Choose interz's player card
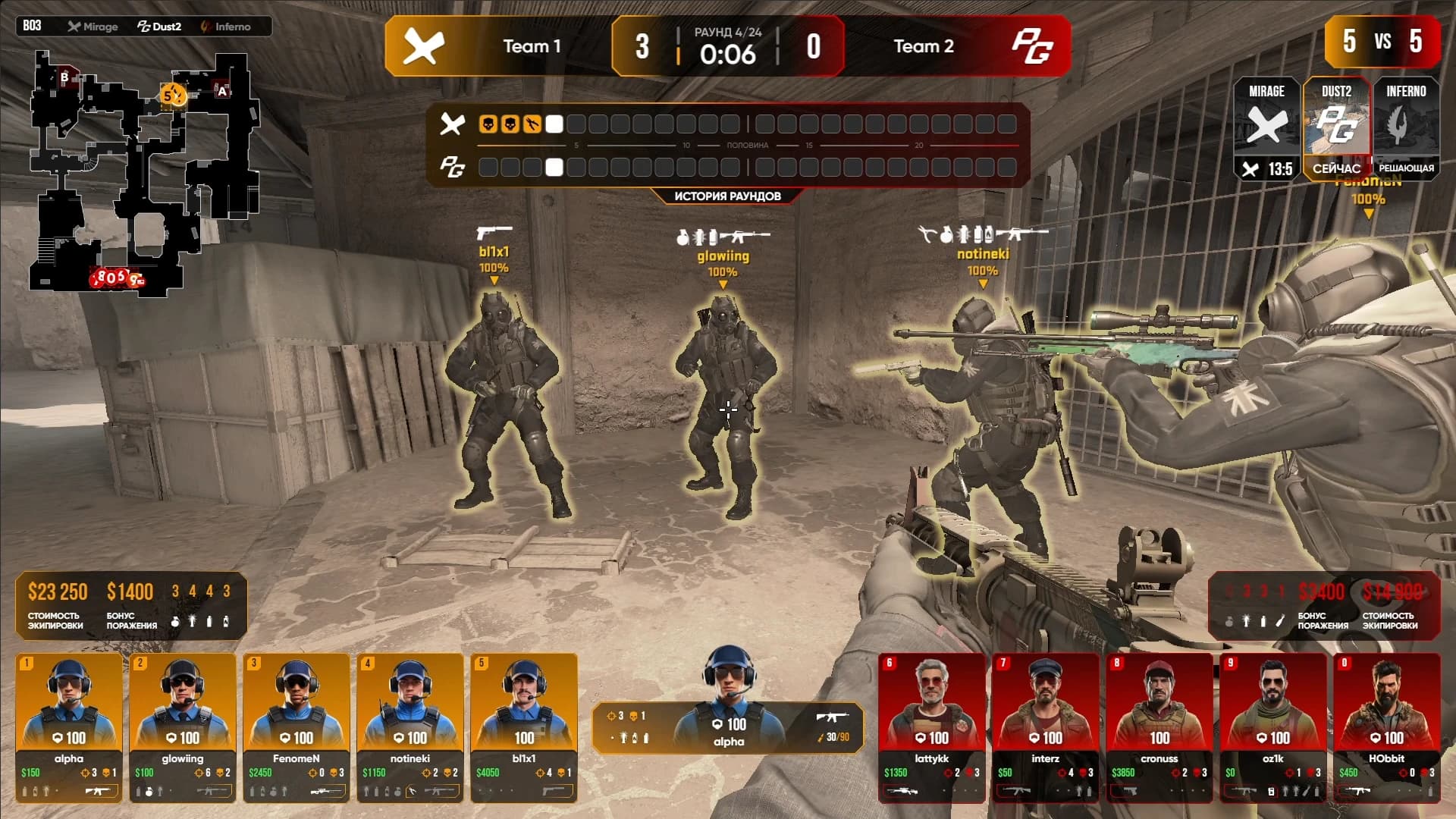Image resolution: width=1456 pixels, height=819 pixels. point(1046,726)
